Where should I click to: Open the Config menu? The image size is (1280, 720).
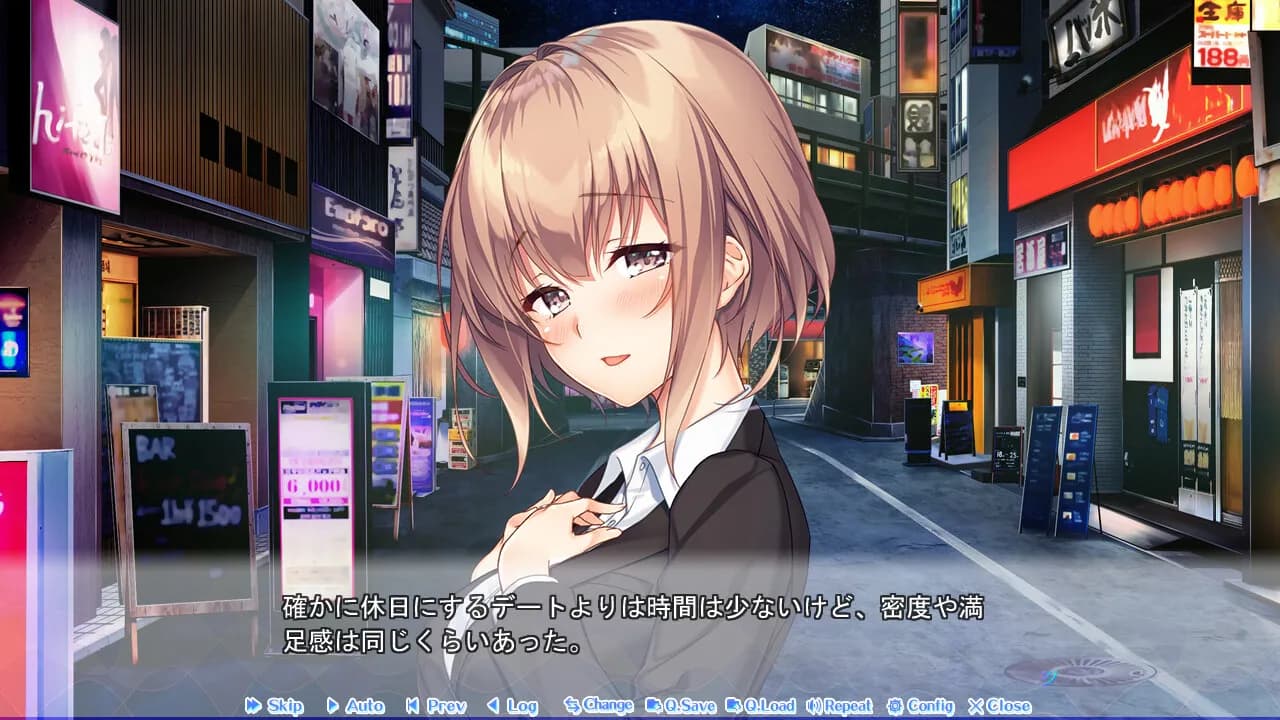pos(922,706)
